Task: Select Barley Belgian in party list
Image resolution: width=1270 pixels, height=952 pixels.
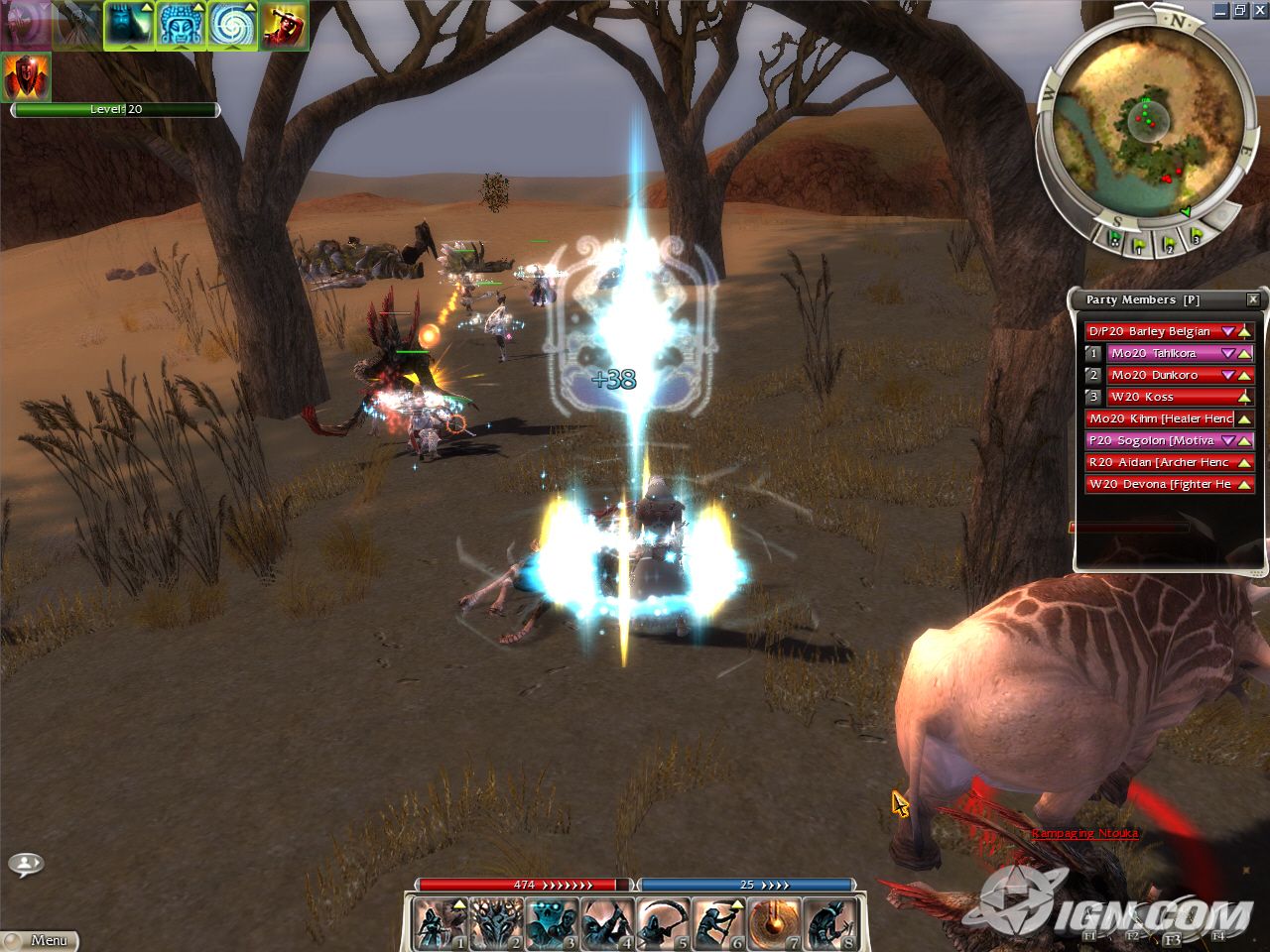Action: click(1151, 331)
